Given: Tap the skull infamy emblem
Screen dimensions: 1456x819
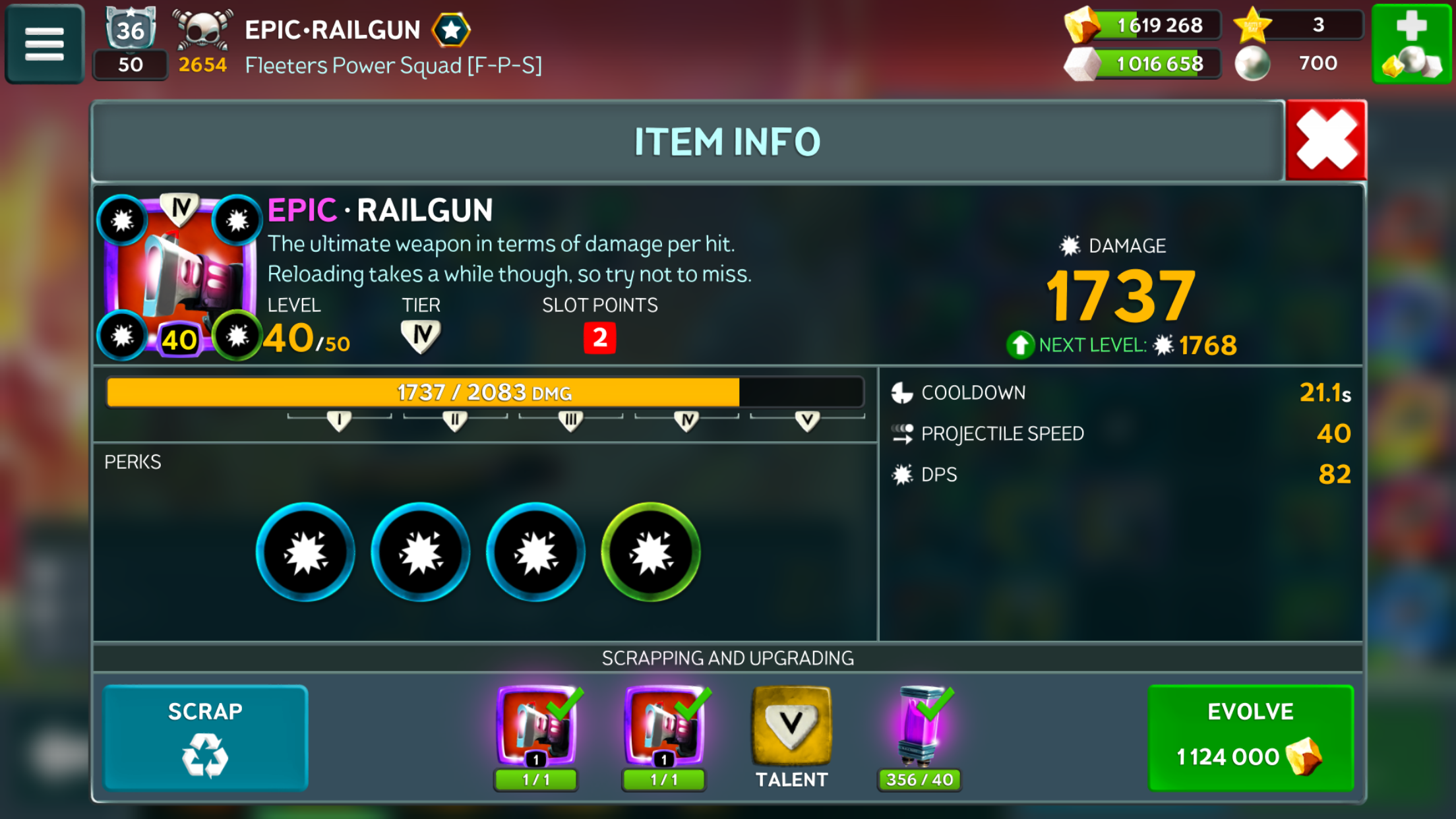Looking at the screenshot, I should pyautogui.click(x=202, y=30).
